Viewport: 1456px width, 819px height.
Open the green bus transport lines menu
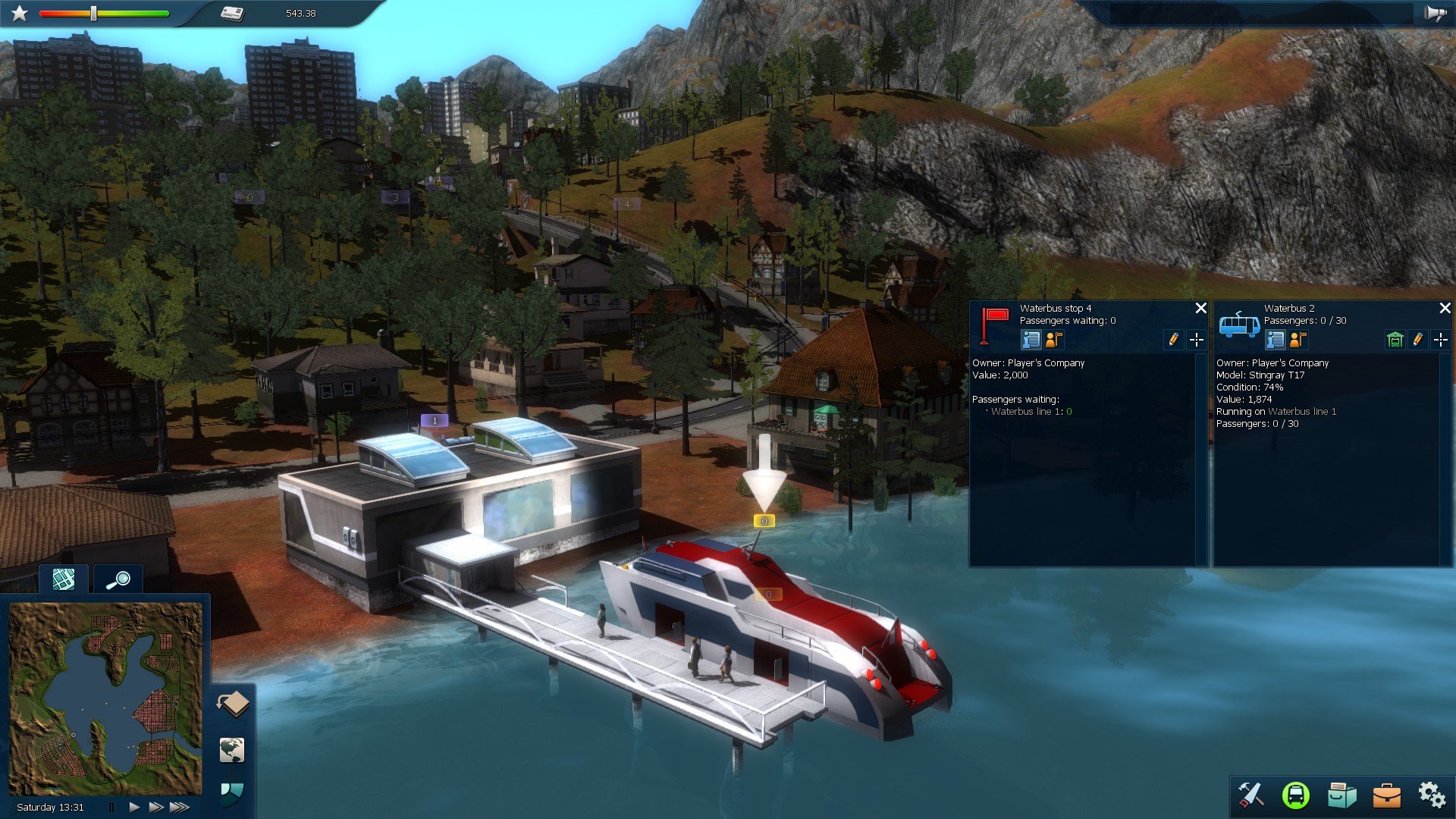tap(1295, 795)
